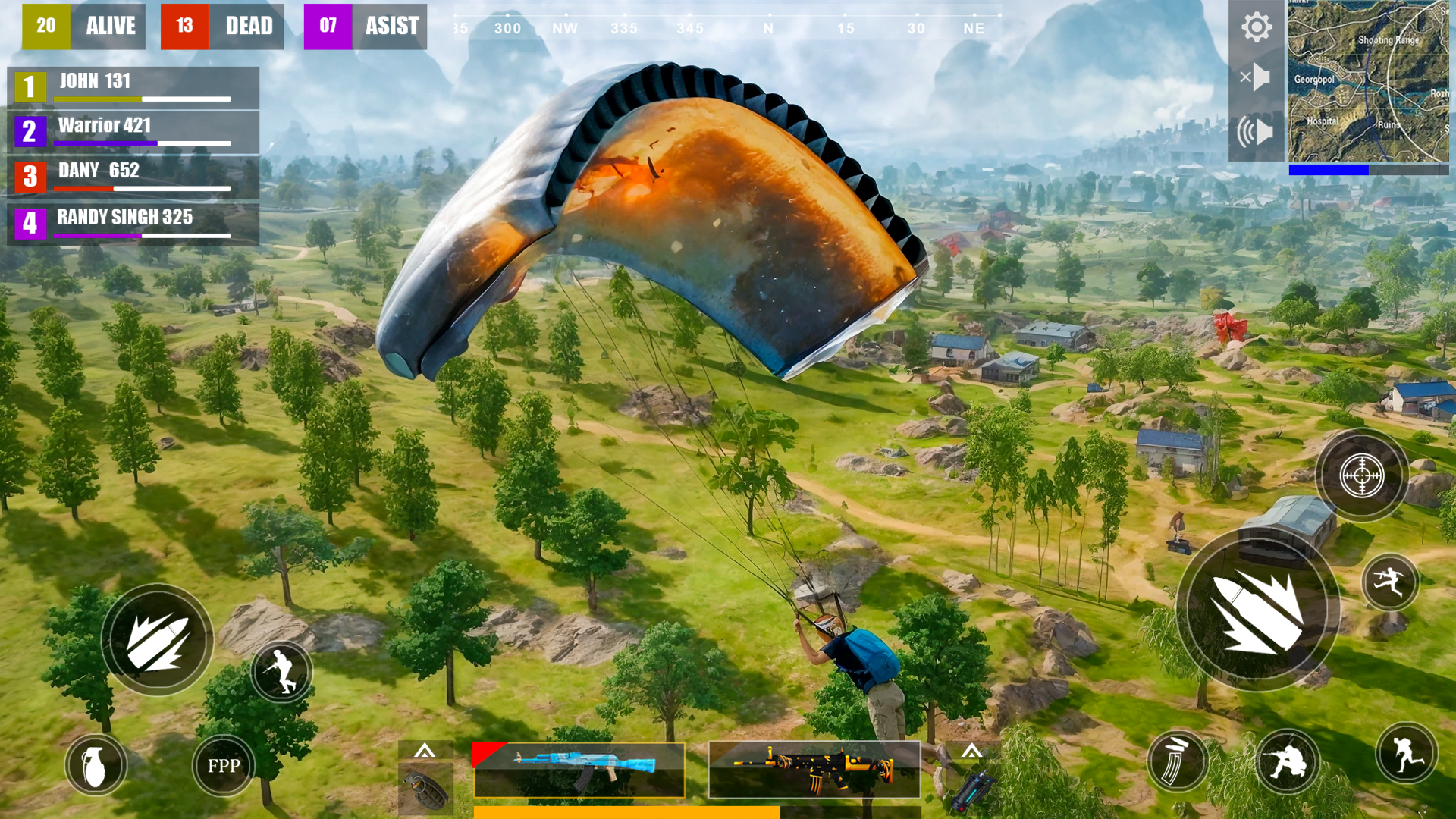Screen dimensions: 1456x819
Task: Throw grenade using round grenade button
Action: click(96, 765)
